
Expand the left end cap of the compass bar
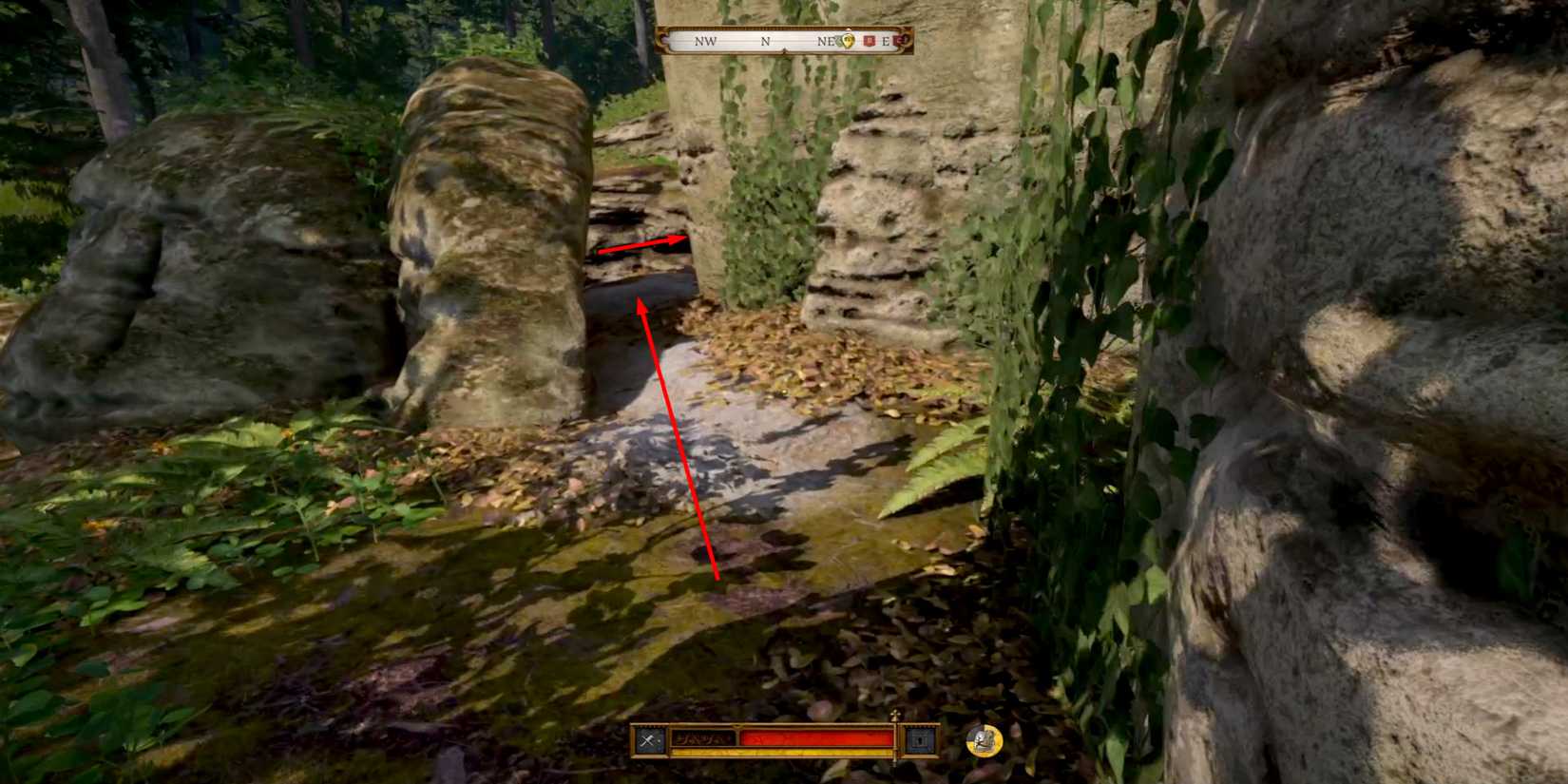(663, 40)
